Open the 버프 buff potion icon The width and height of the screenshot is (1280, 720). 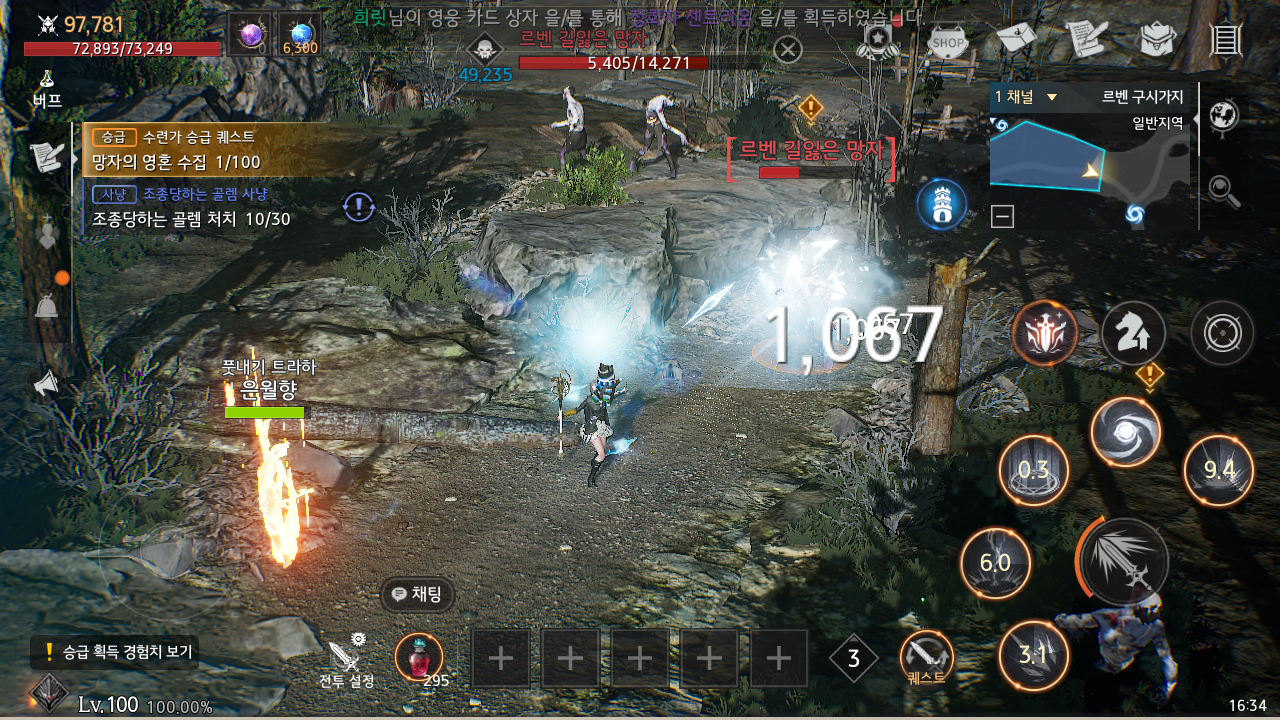point(47,89)
